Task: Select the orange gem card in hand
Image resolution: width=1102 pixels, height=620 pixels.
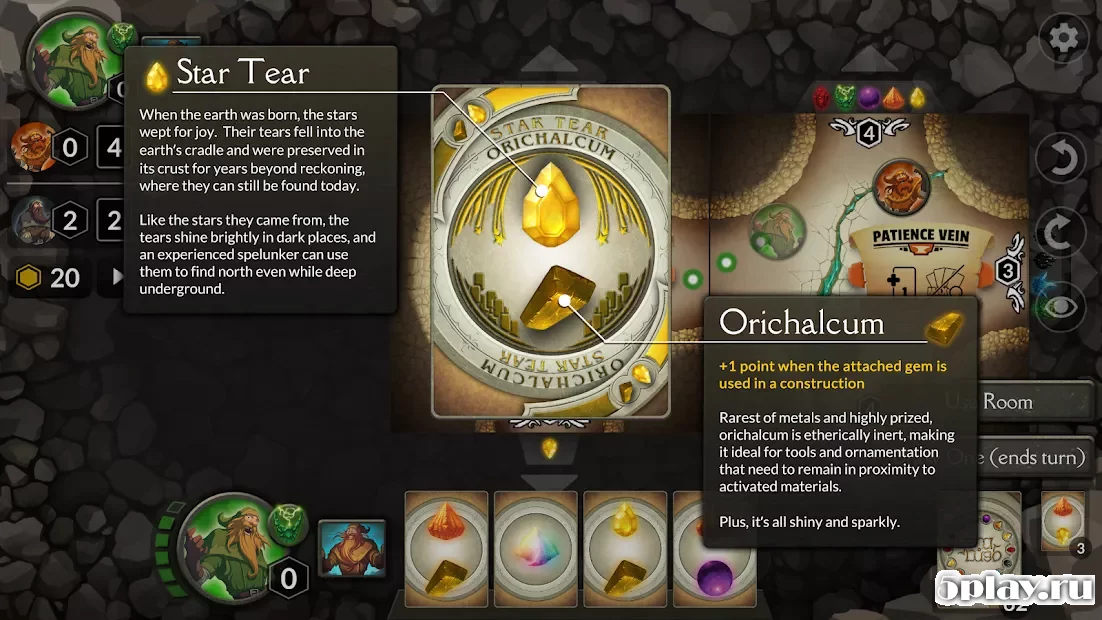Action: 446,548
